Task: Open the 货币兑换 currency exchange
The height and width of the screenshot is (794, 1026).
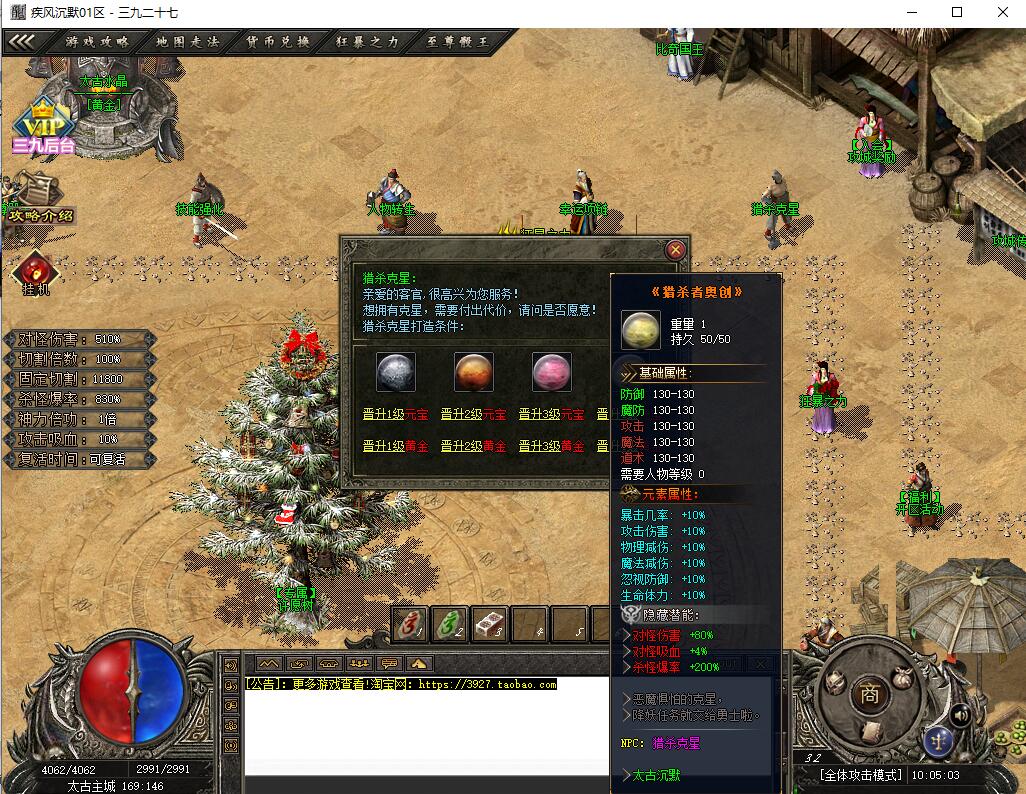Action: 278,42
